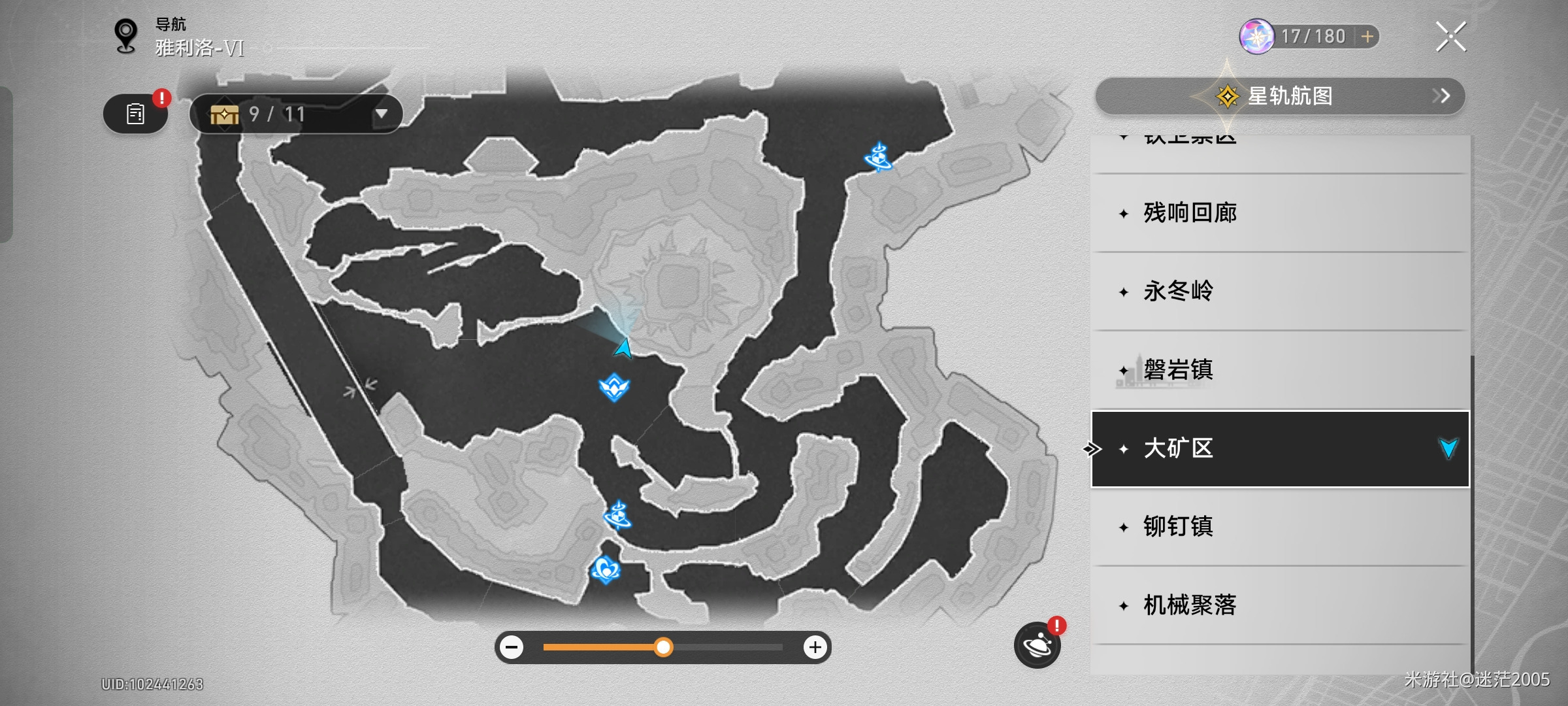Open the mission list clipboard icon

pos(135,114)
